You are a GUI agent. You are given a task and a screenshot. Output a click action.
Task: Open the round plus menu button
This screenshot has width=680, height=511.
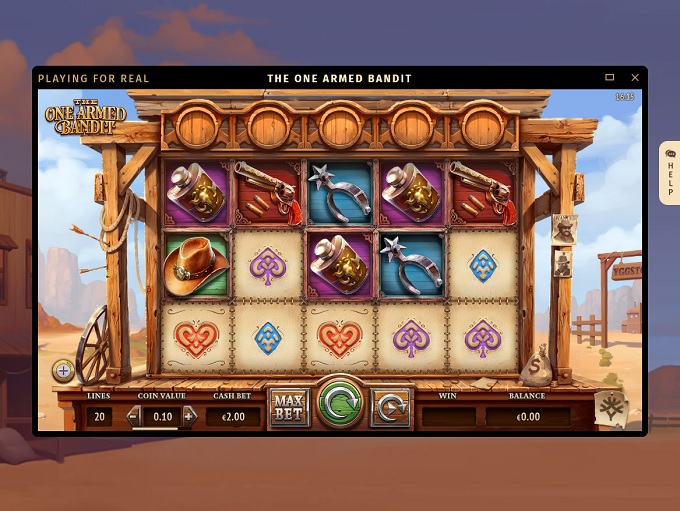click(63, 371)
